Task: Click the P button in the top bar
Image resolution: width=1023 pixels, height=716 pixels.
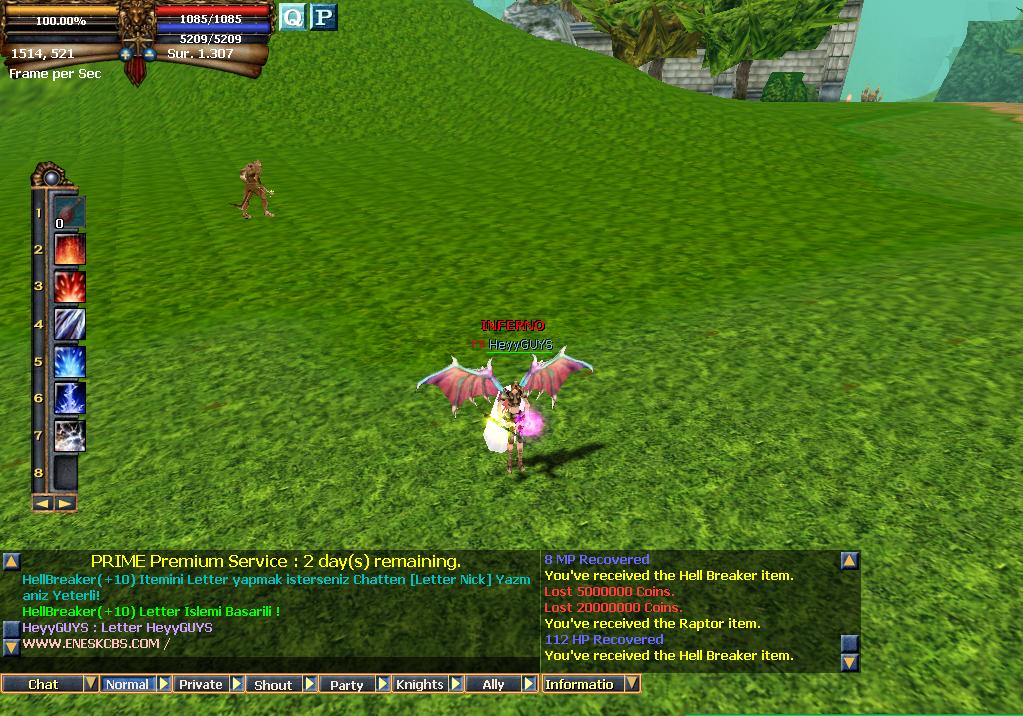Action: coord(323,17)
